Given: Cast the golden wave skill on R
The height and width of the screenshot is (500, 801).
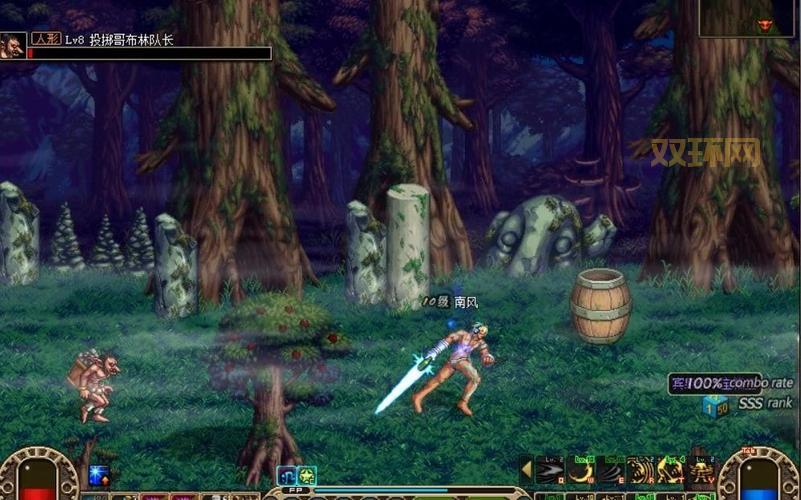Looking at the screenshot, I should coord(640,470).
